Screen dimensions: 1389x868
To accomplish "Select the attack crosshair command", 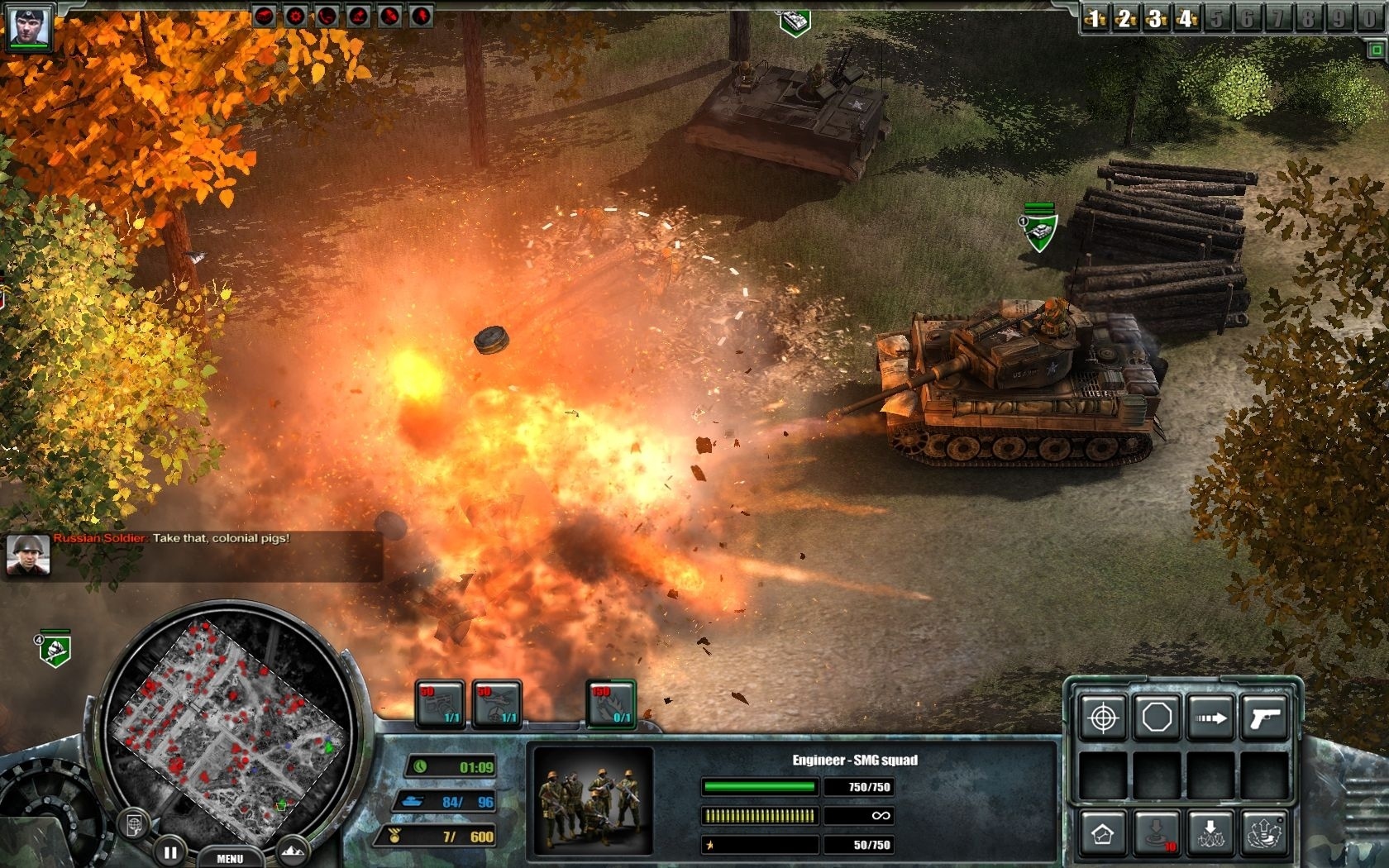I will click(1103, 718).
